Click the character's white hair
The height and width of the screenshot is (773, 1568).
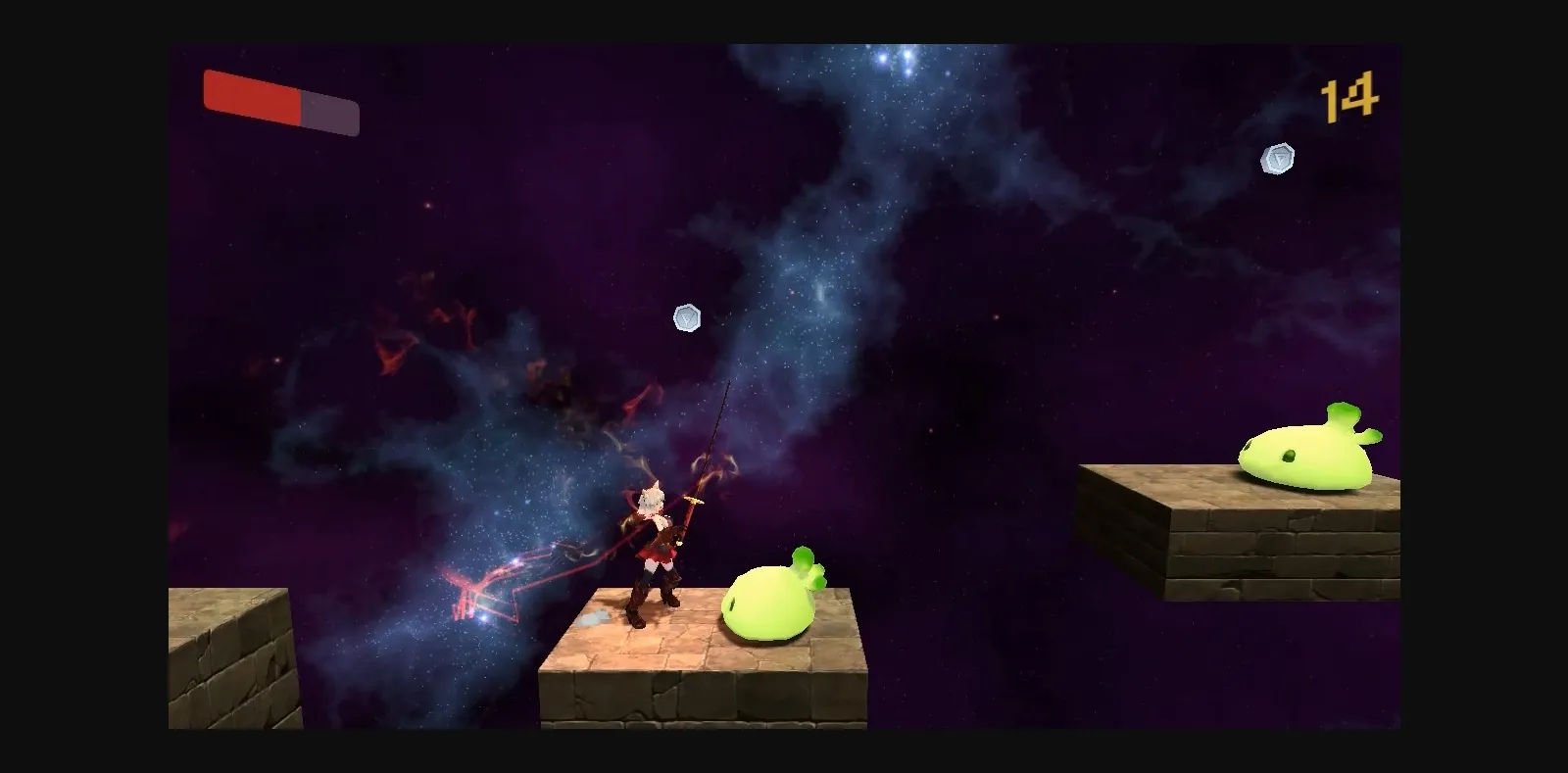(652, 500)
